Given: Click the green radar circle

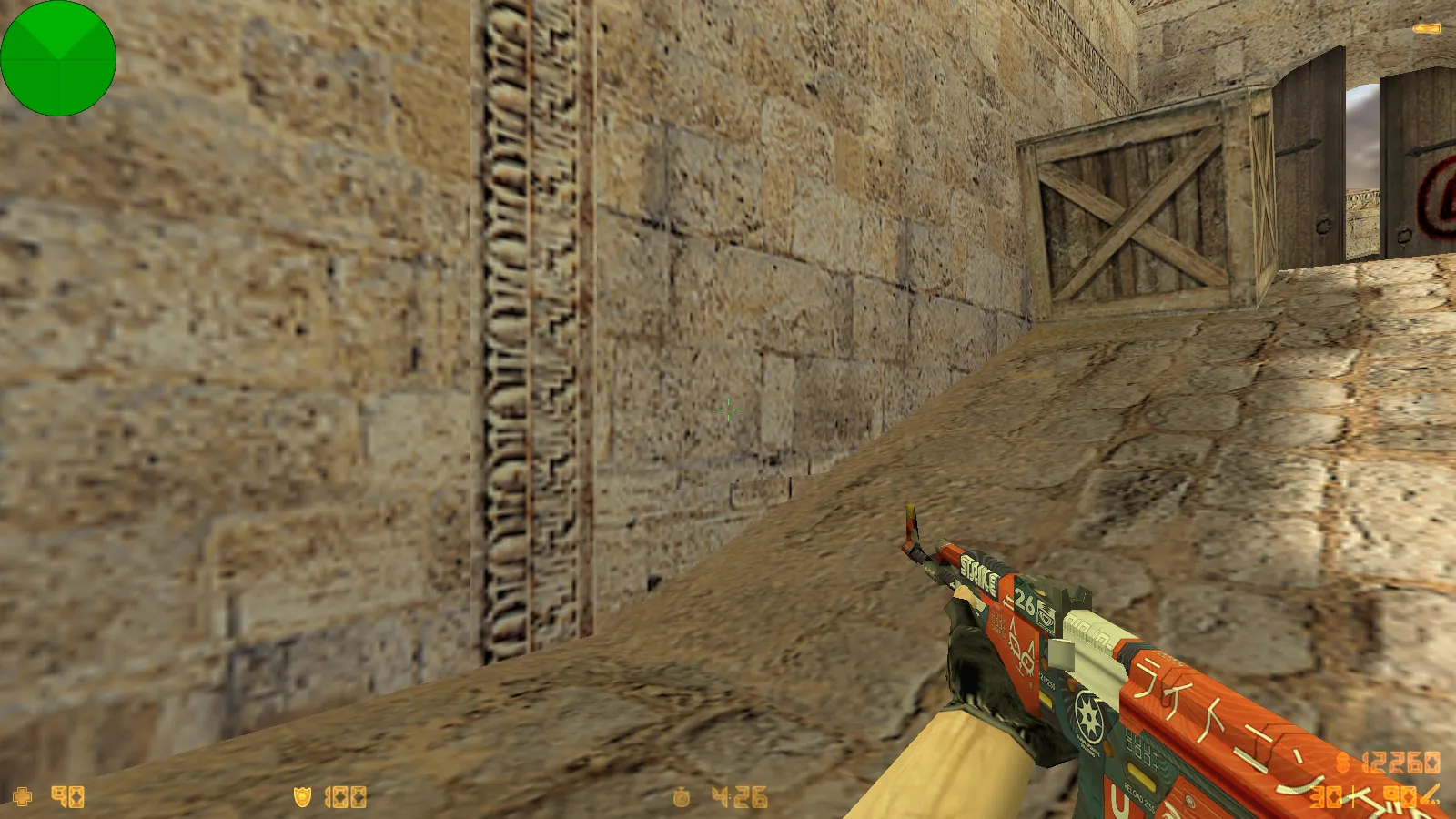Looking at the screenshot, I should click(x=58, y=58).
